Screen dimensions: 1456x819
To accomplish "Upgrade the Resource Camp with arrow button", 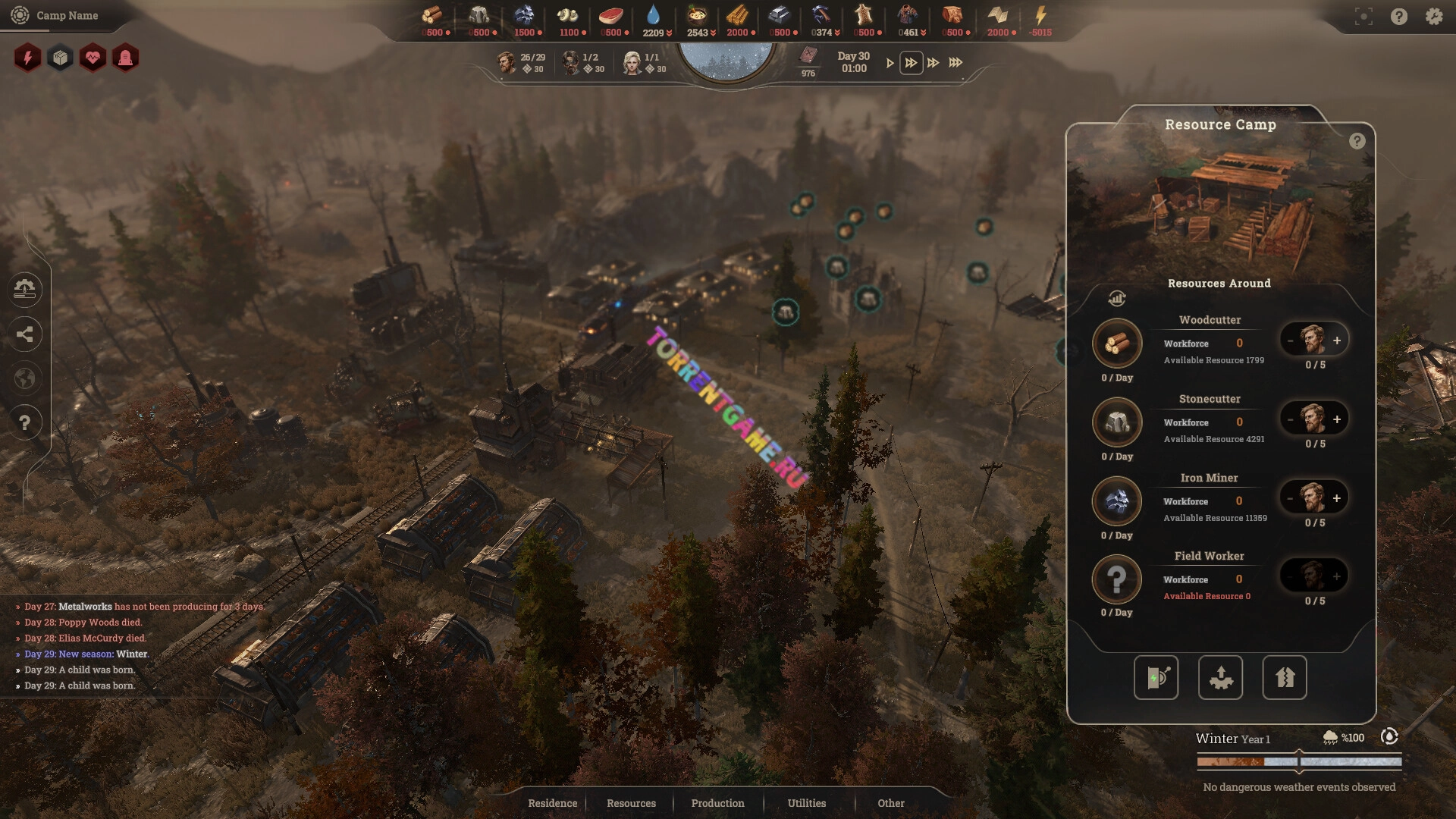I will [1284, 677].
